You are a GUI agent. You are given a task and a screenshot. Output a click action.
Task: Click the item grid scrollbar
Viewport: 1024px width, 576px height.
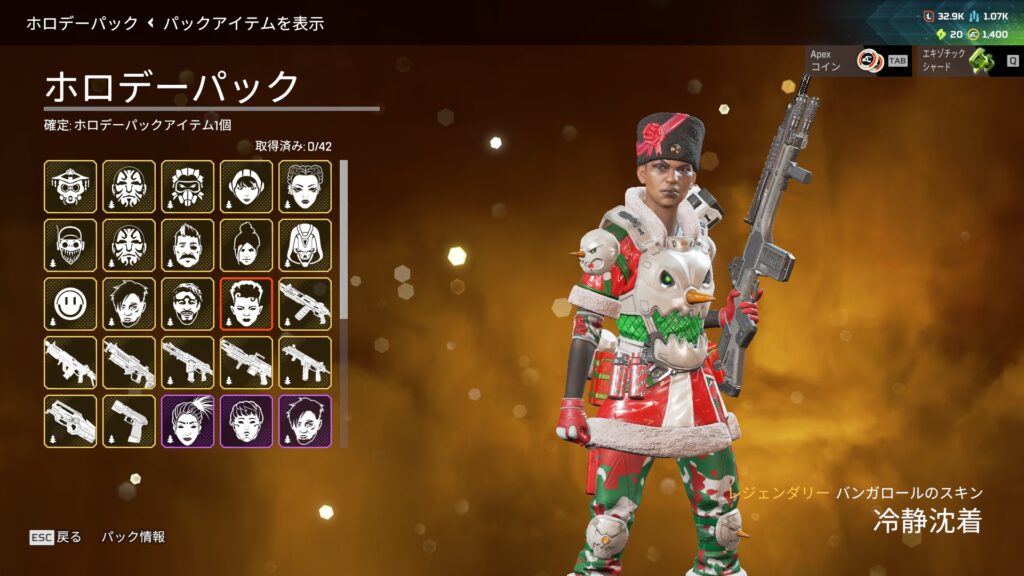point(345,240)
